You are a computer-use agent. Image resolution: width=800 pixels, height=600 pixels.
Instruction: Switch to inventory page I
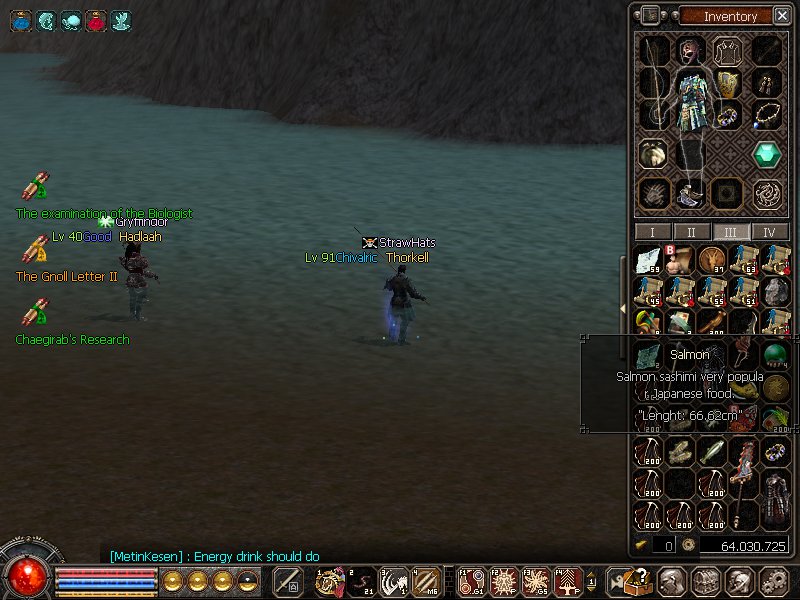pos(652,232)
